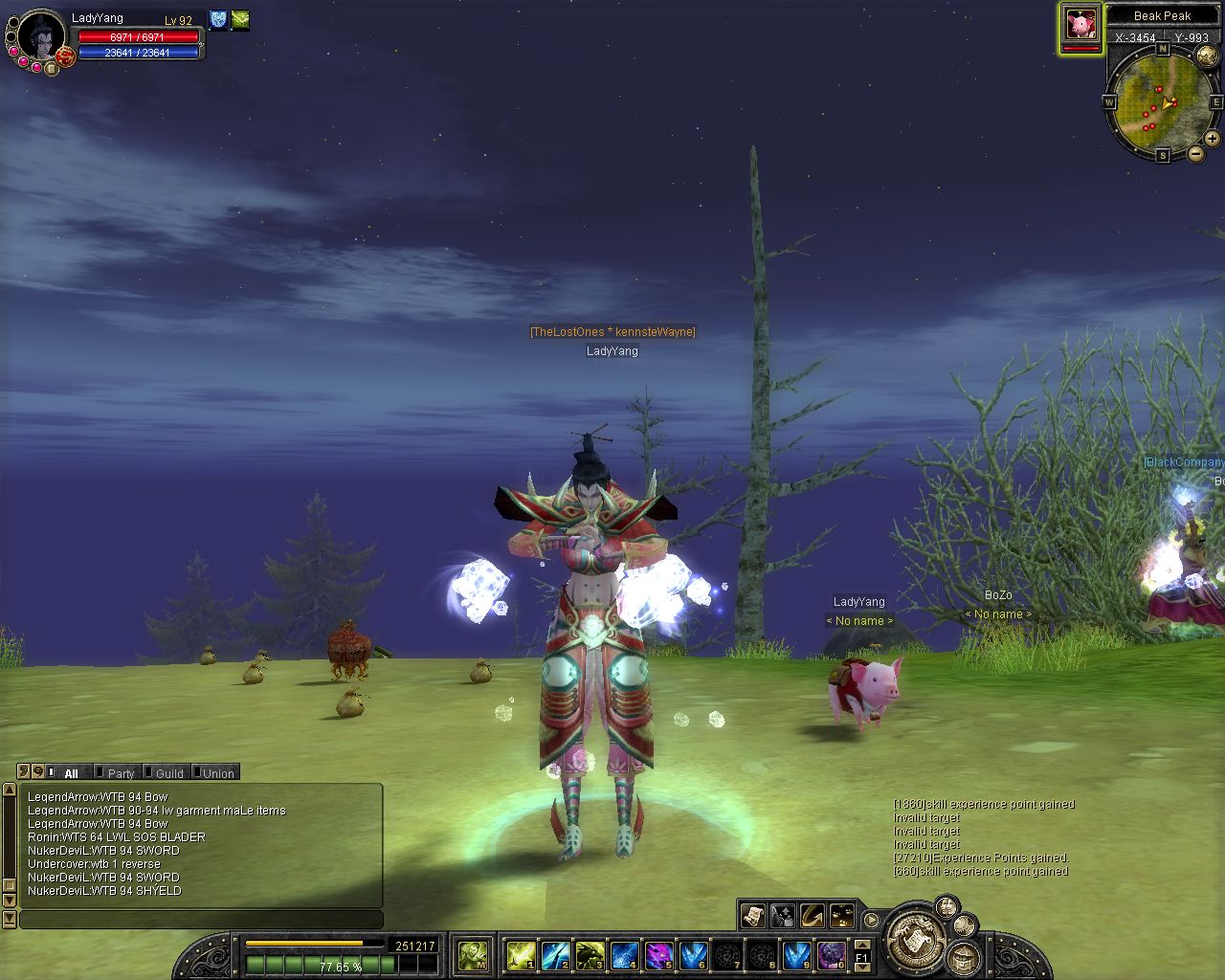Activate the lightning sword skill in slot 1
Screen dimensions: 1225x980
(521, 955)
